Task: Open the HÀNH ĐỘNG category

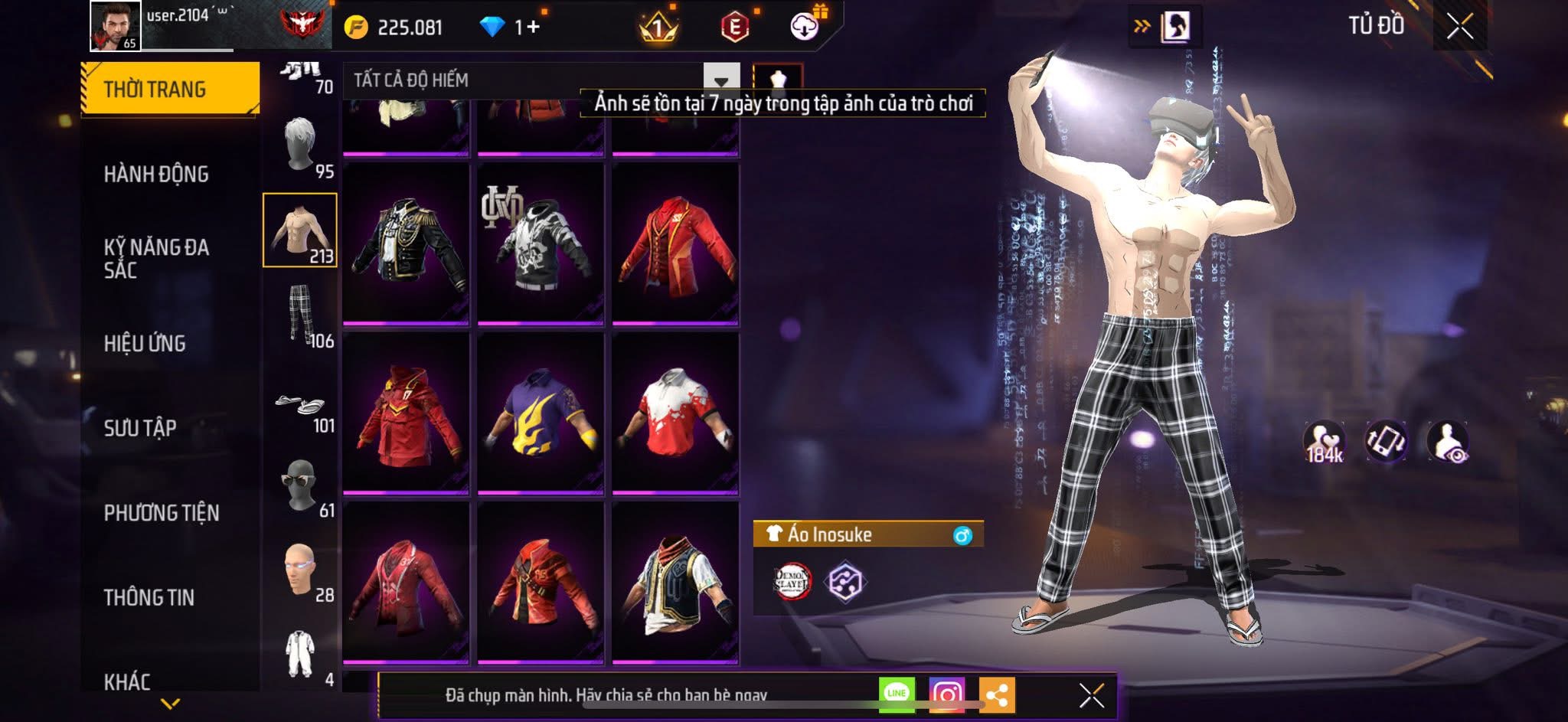Action: click(x=156, y=174)
